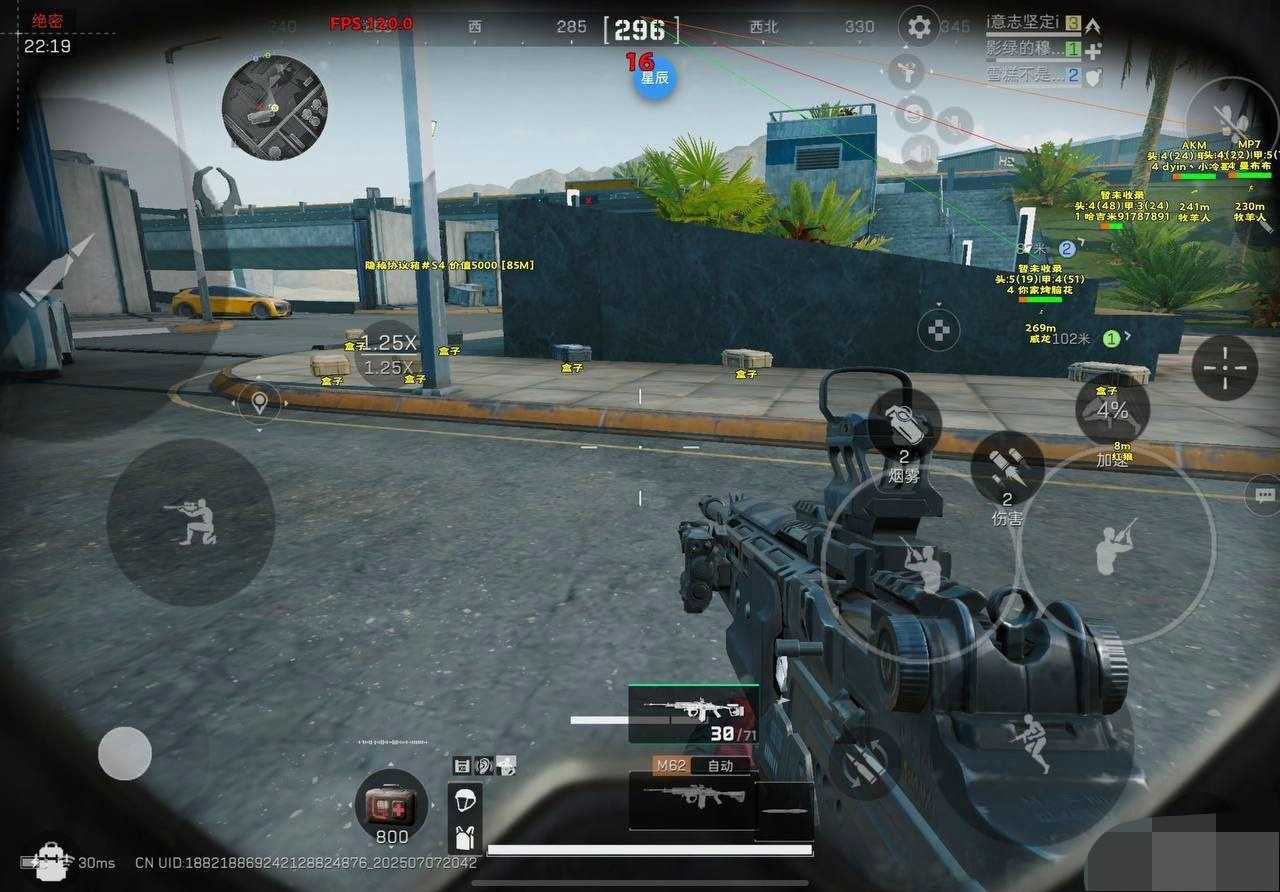1280x892 pixels.
Task: Tap the large right-hand fire button
Action: 1115,545
